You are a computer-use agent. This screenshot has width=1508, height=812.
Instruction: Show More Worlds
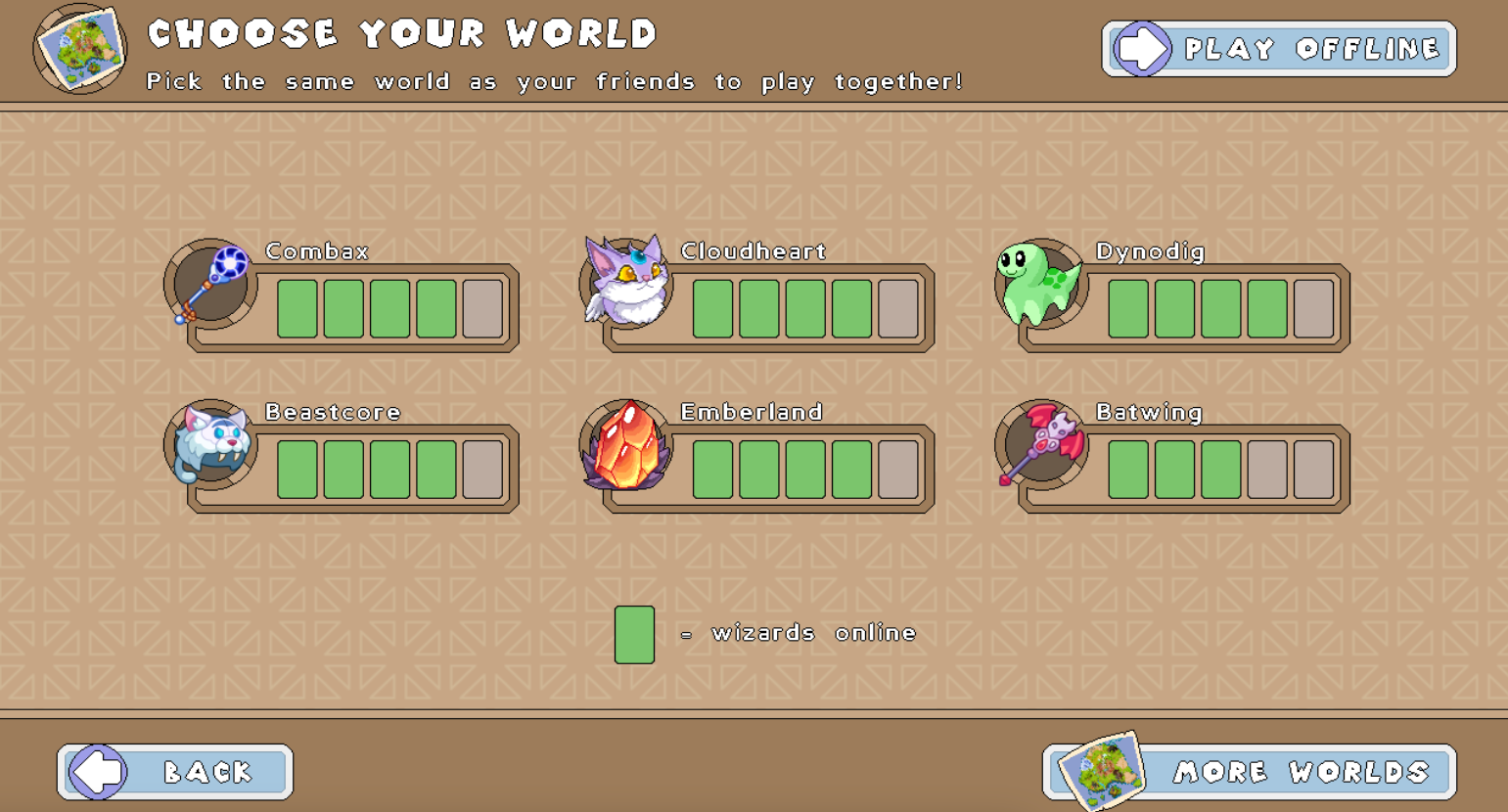(1251, 772)
